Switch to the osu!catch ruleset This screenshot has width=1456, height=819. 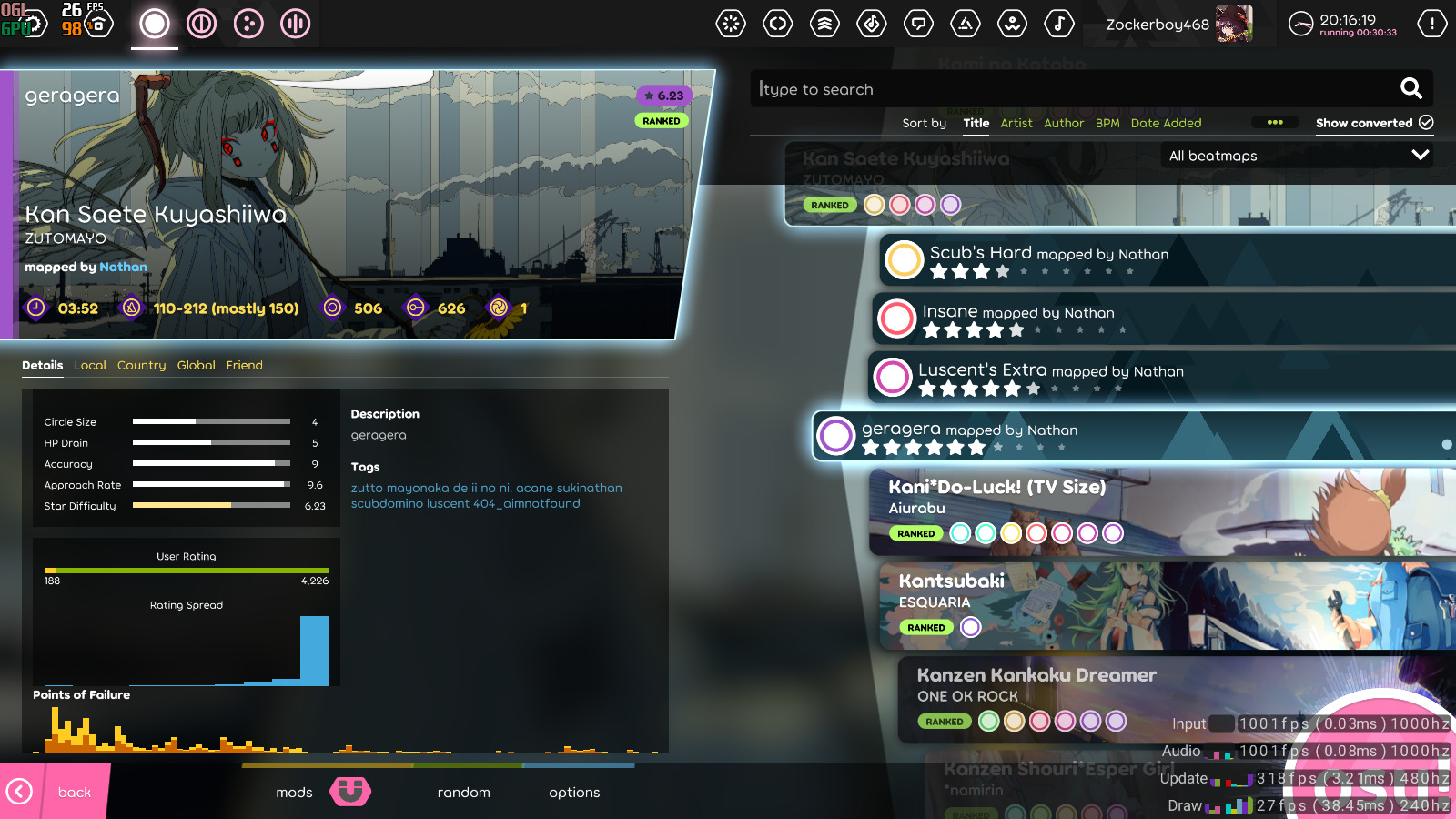pyautogui.click(x=249, y=25)
